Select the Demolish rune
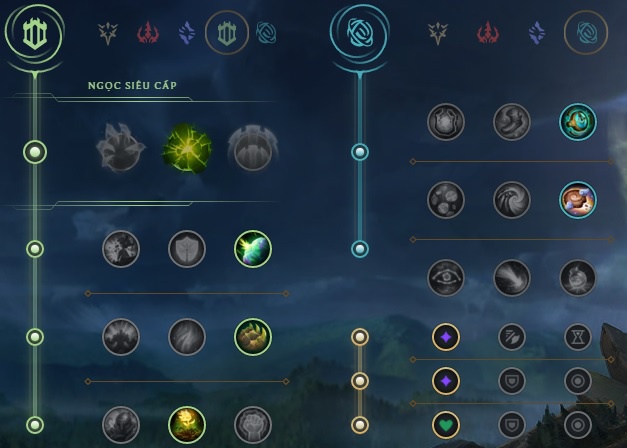 pyautogui.click(x=121, y=249)
